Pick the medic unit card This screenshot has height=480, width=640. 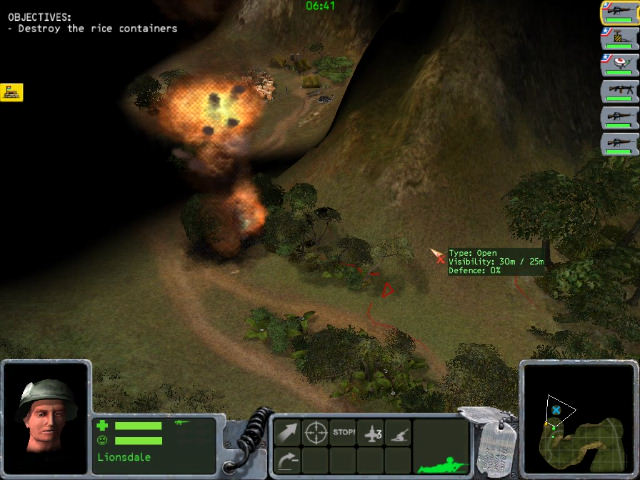click(619, 65)
